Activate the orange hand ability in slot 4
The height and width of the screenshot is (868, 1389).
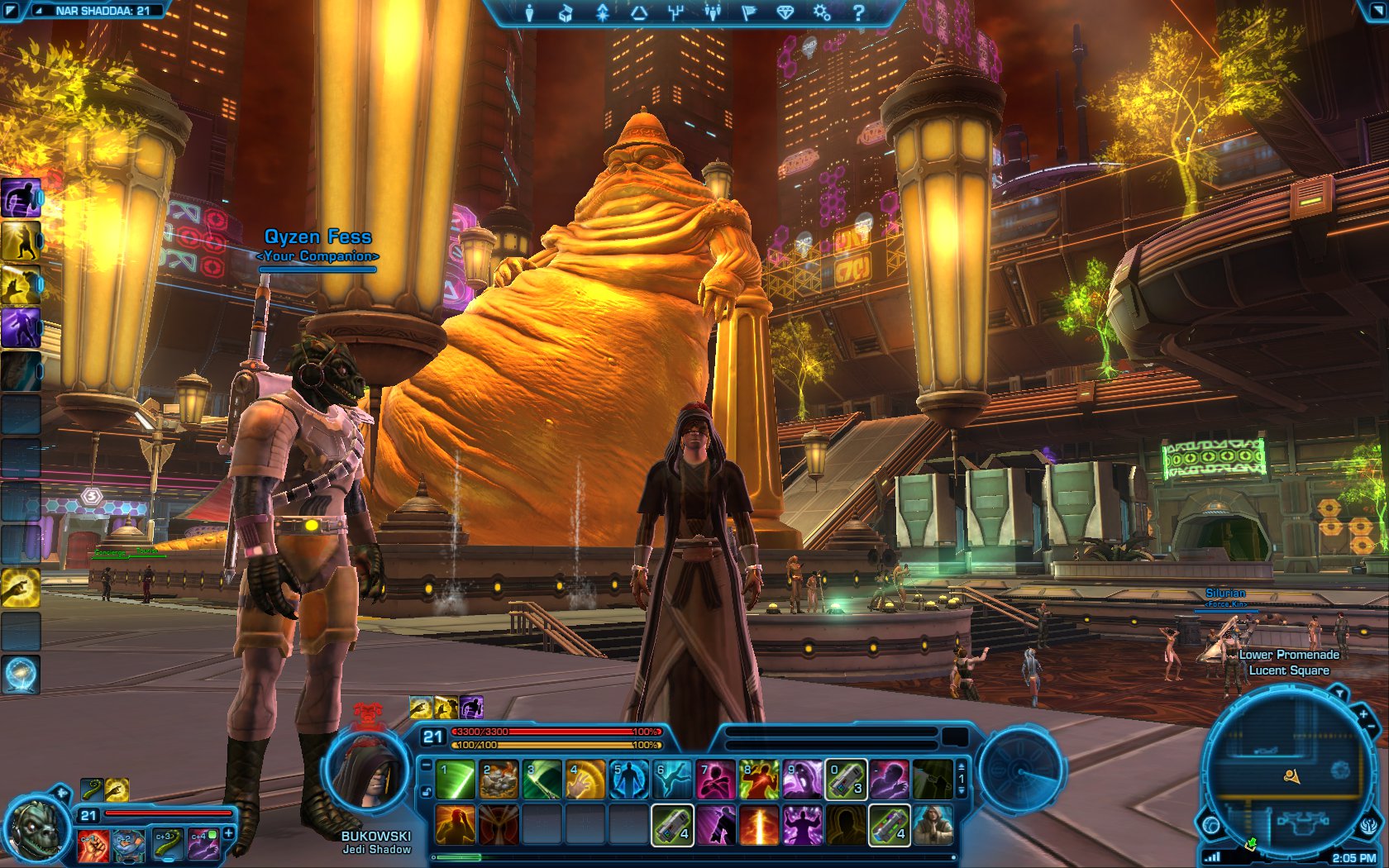tap(585, 780)
